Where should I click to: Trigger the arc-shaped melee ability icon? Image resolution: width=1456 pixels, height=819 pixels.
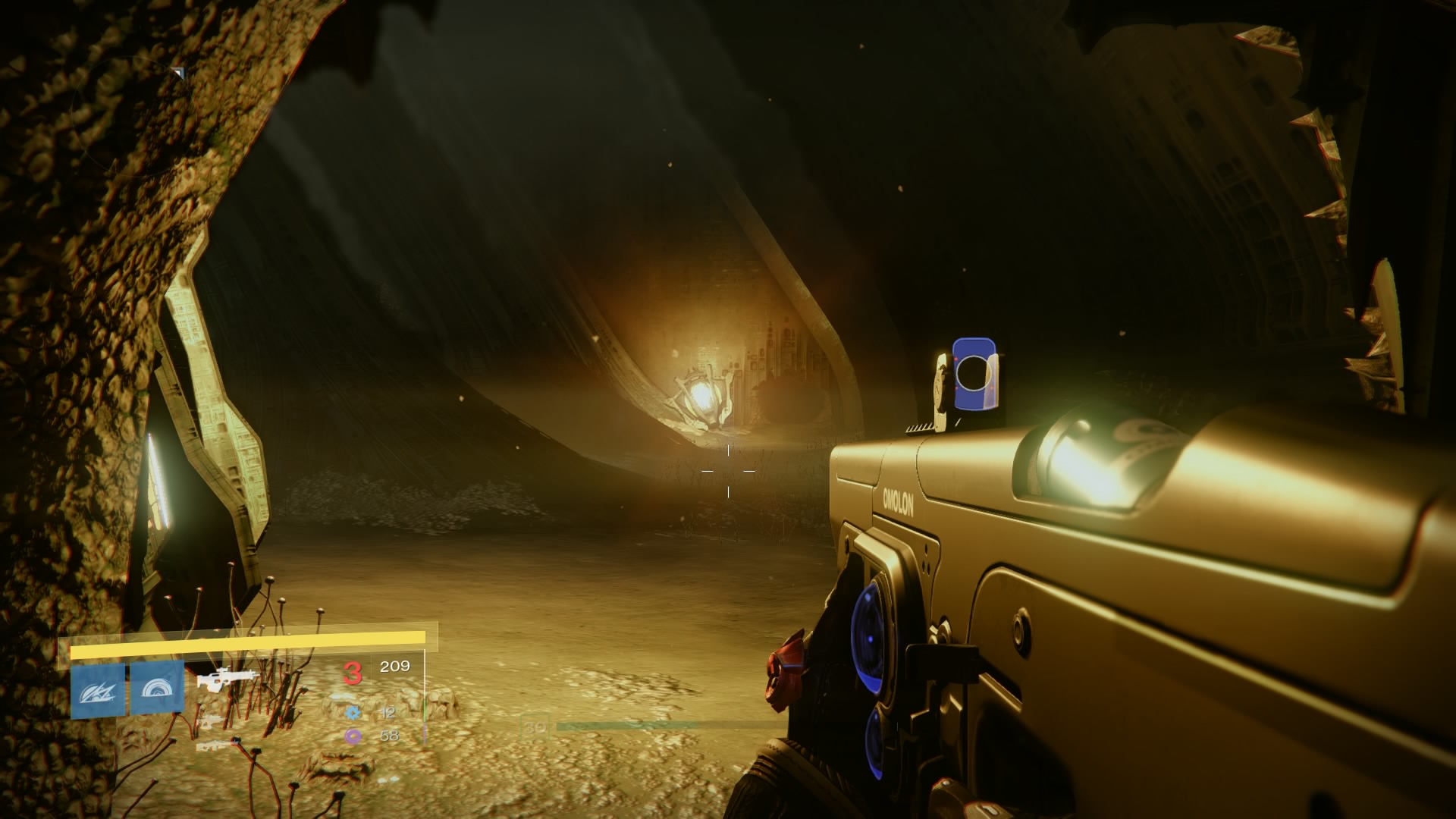point(157,689)
